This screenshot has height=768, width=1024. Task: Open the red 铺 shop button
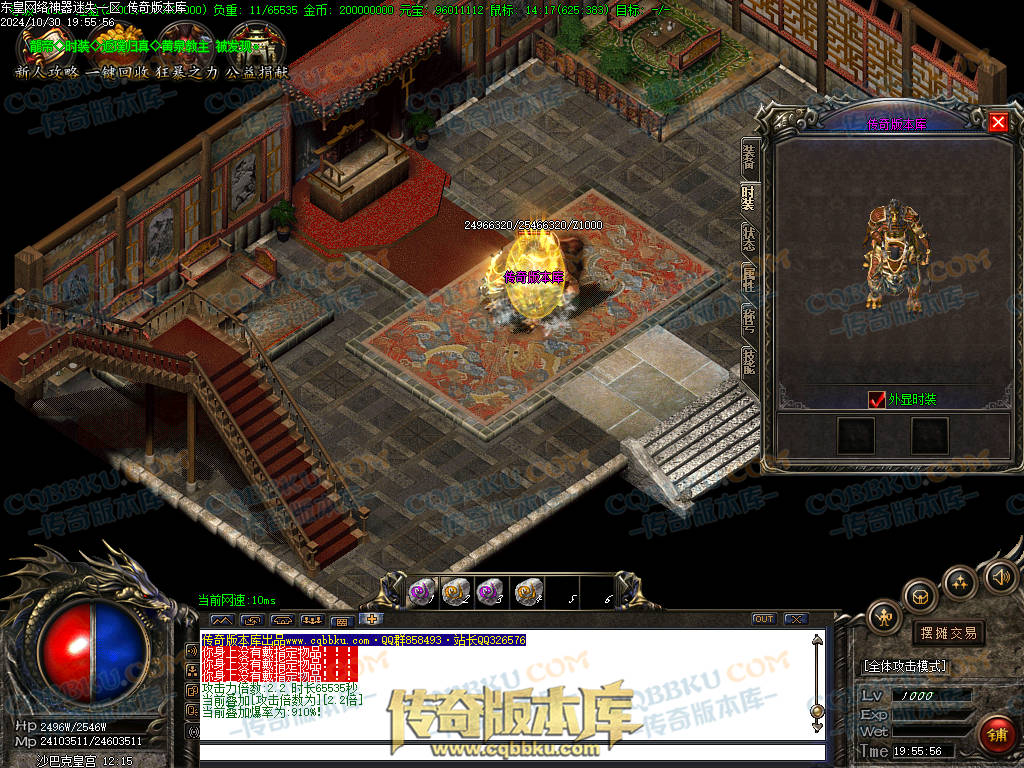[x=996, y=735]
